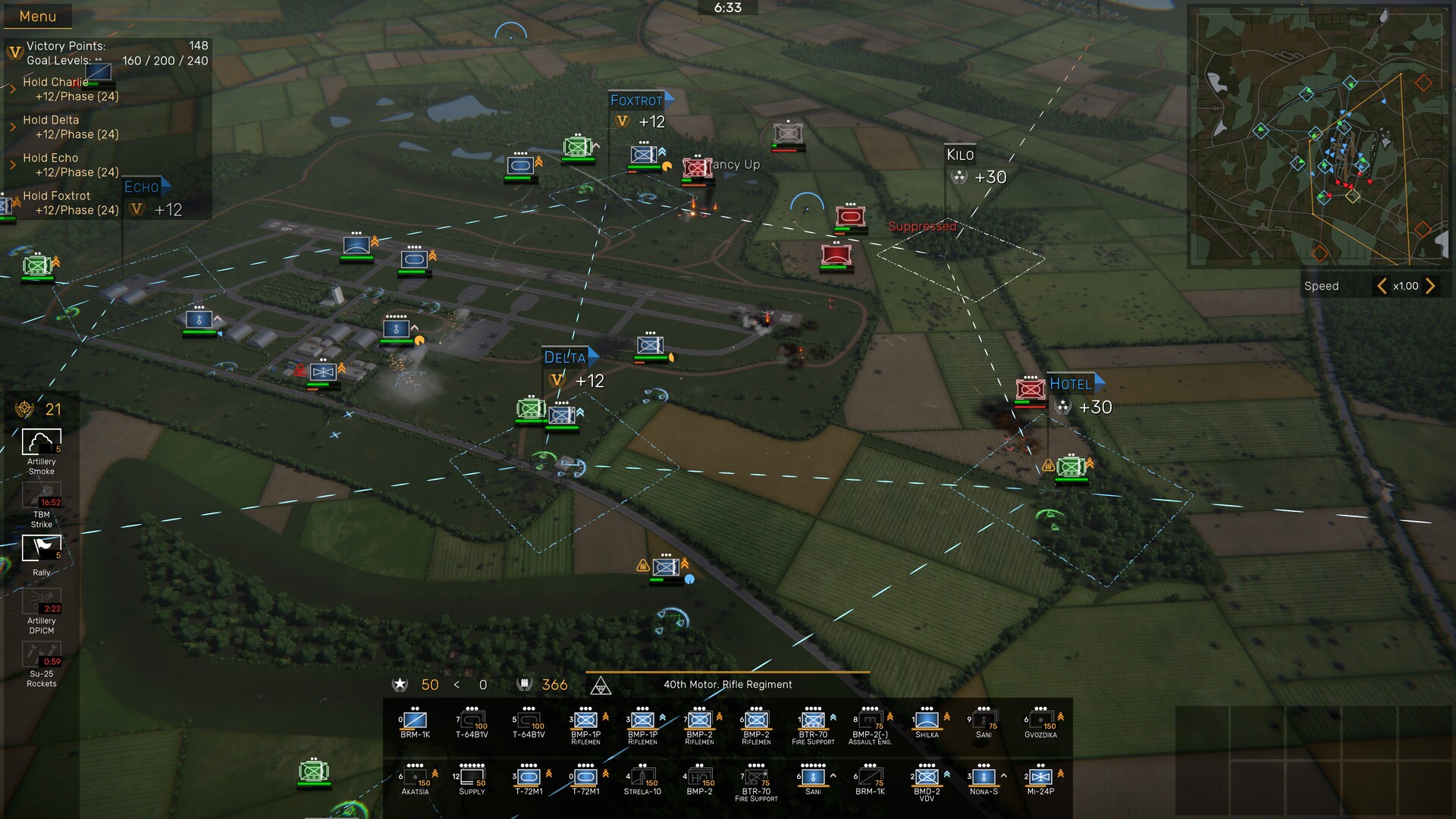Expand the Hold Foxtrot objective entry

[x=14, y=202]
